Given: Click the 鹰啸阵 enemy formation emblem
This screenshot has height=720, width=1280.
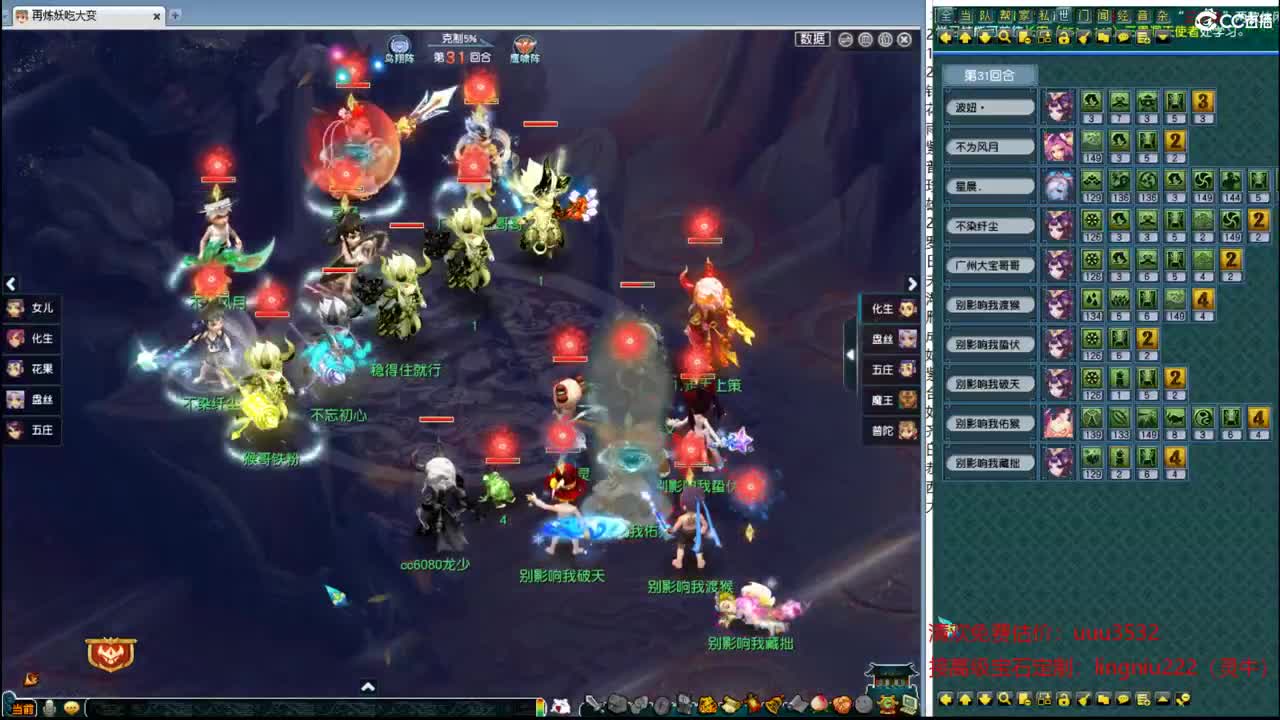Looking at the screenshot, I should [x=523, y=44].
